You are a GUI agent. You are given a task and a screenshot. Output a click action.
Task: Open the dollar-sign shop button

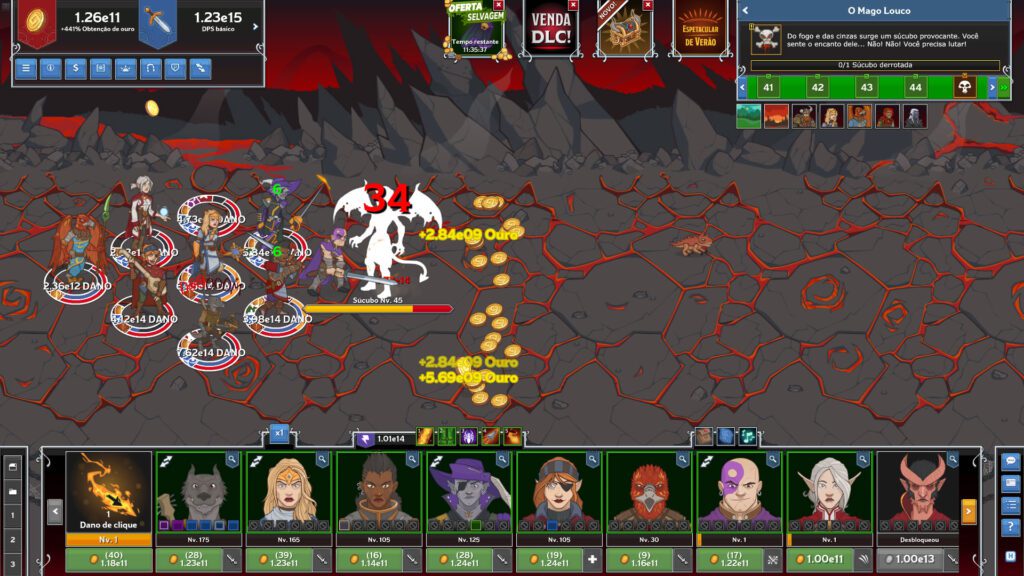click(76, 68)
